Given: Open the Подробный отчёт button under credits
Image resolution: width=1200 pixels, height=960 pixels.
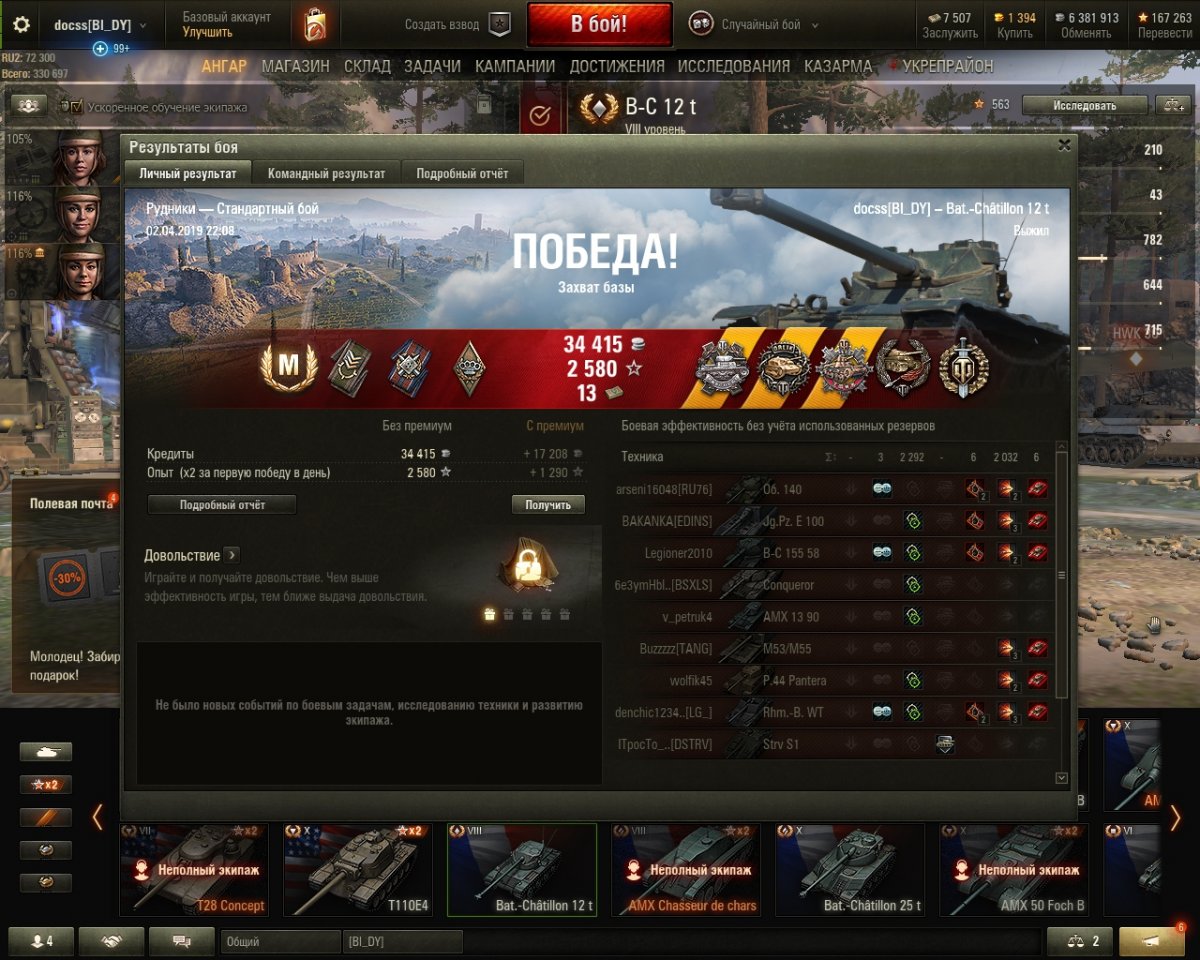Looking at the screenshot, I should (222, 505).
